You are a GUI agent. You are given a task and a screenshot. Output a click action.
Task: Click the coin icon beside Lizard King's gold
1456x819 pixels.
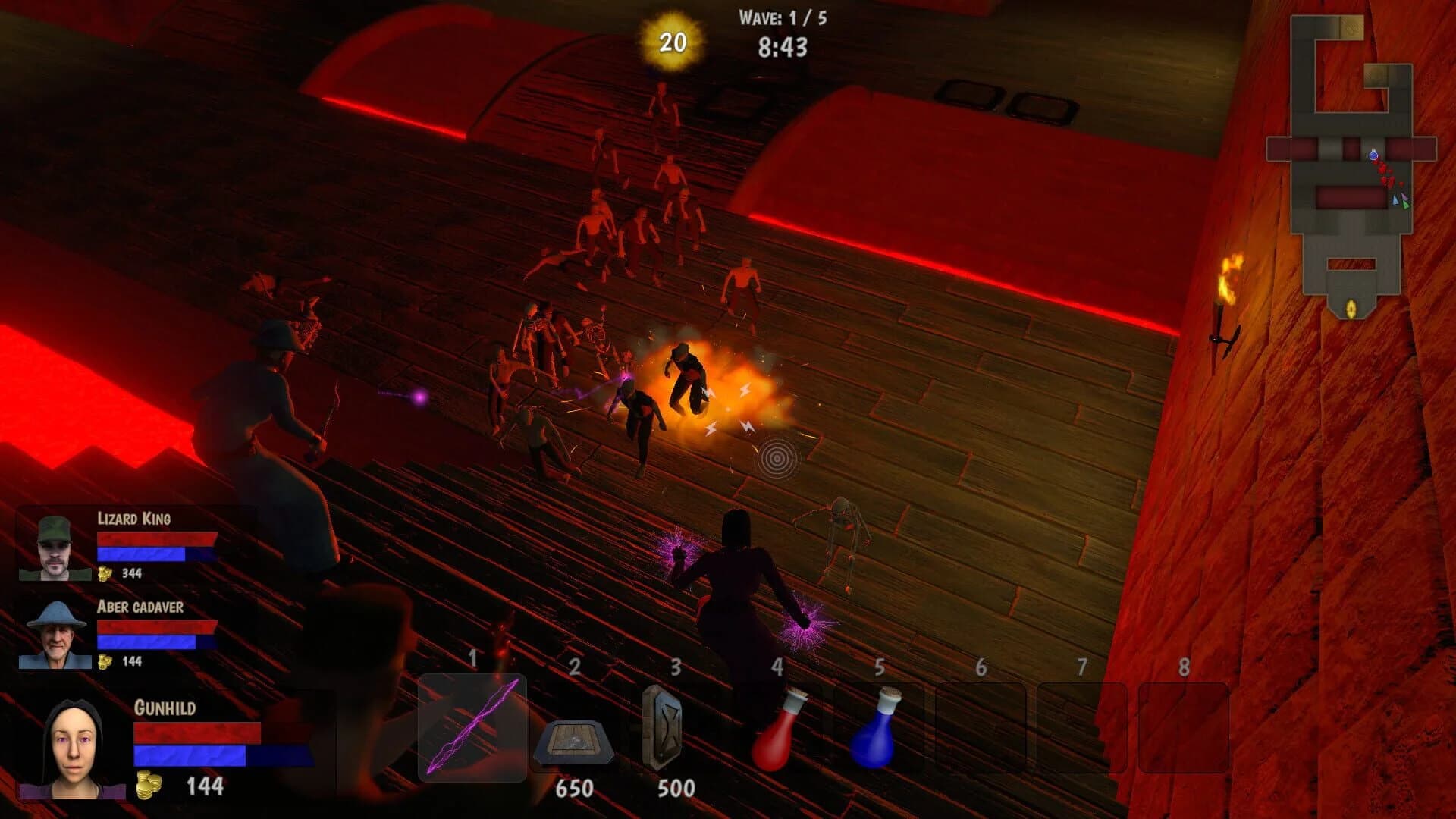(x=105, y=574)
